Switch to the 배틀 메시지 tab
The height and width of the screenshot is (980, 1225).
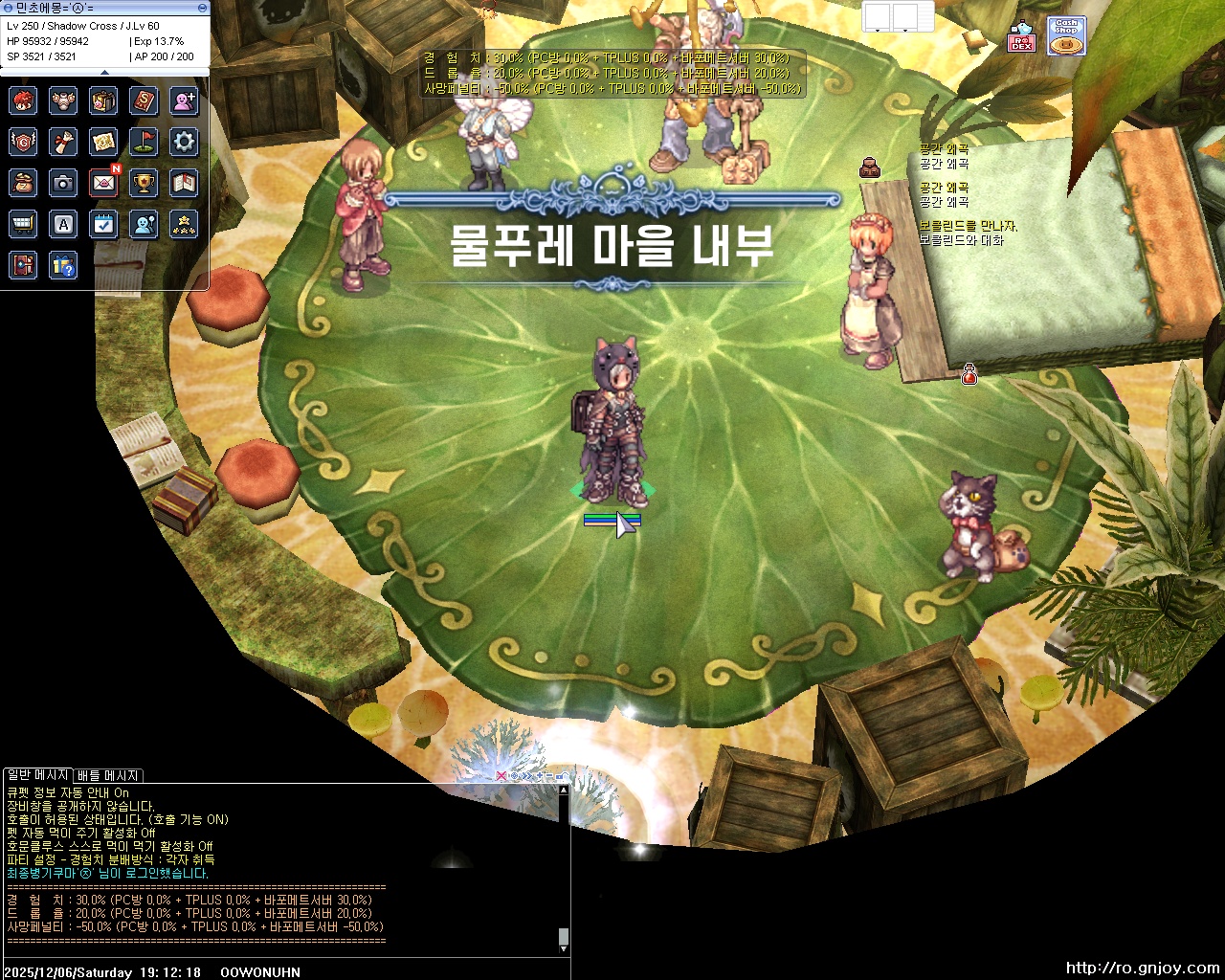[x=107, y=775]
